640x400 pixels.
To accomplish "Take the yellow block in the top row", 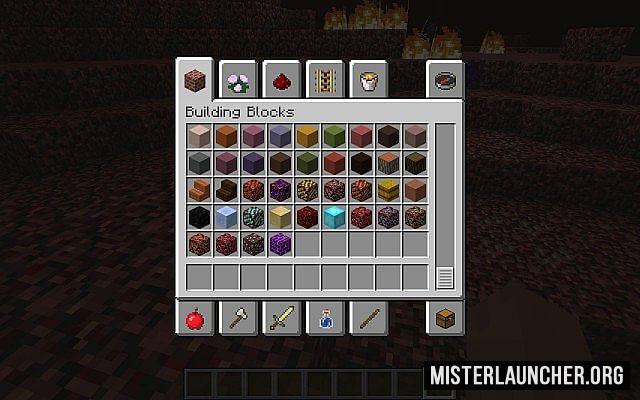I will [x=308, y=136].
